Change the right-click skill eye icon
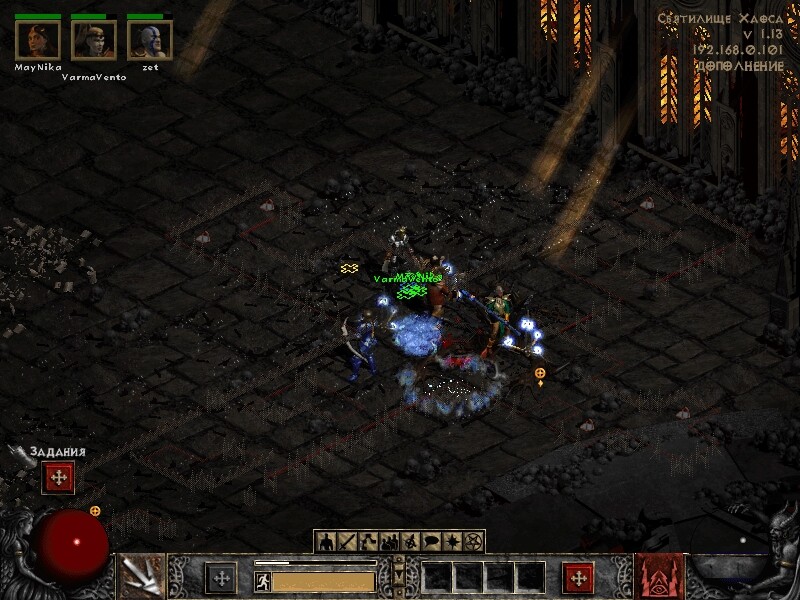 tap(659, 577)
